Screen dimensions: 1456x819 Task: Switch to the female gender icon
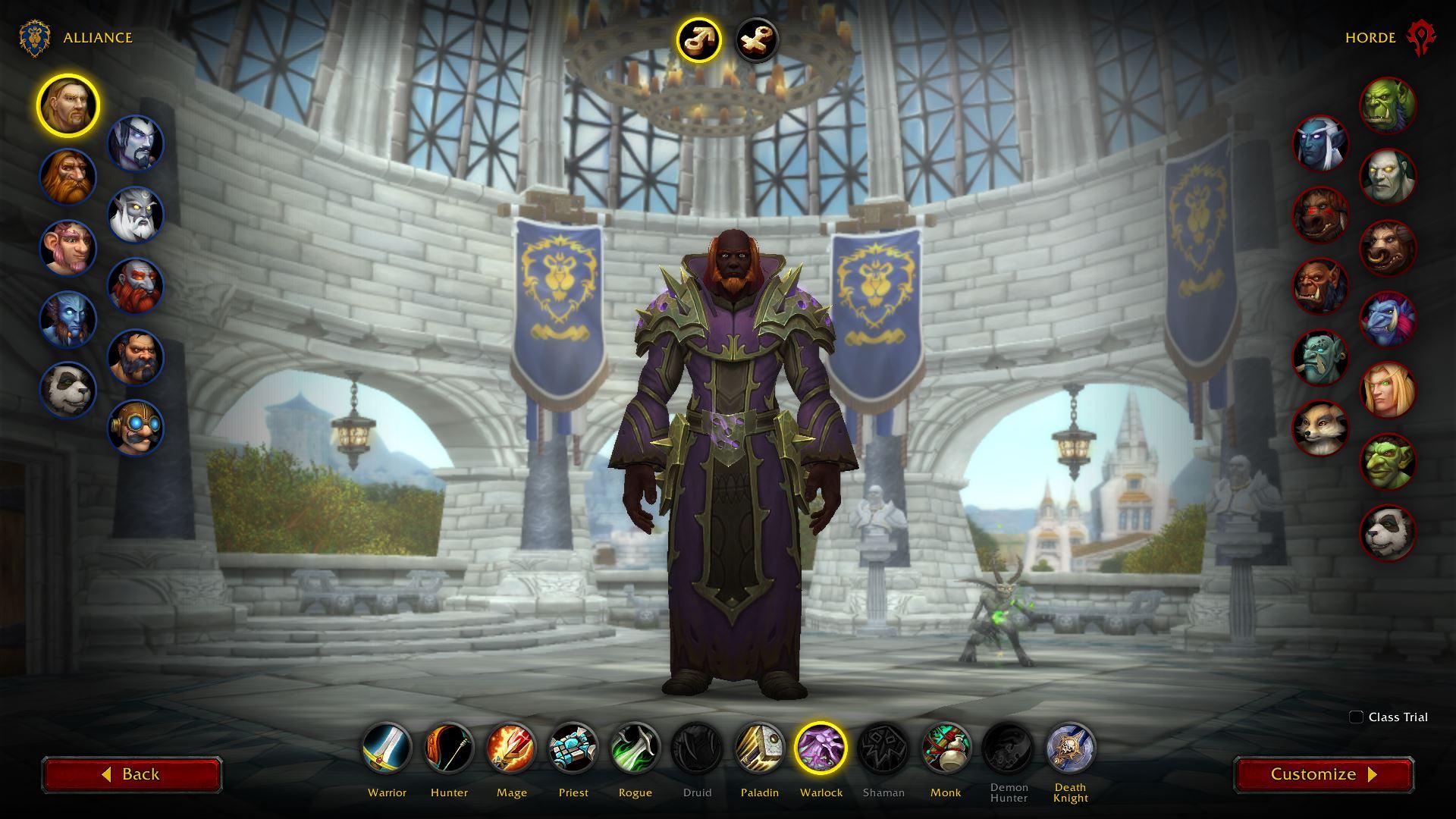(756, 39)
